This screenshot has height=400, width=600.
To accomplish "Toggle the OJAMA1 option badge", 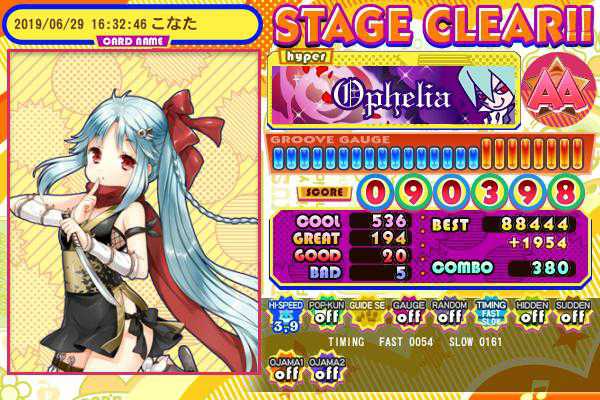I will point(286,368).
